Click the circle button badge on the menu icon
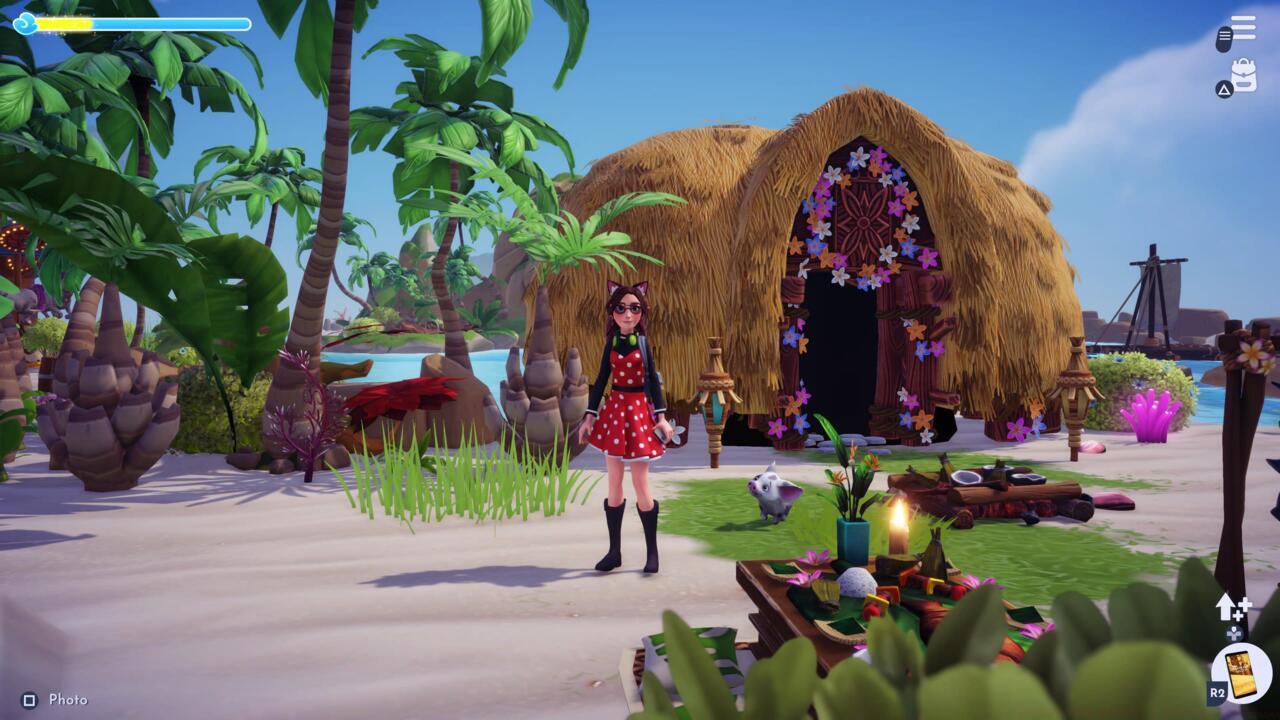 (x=1223, y=38)
